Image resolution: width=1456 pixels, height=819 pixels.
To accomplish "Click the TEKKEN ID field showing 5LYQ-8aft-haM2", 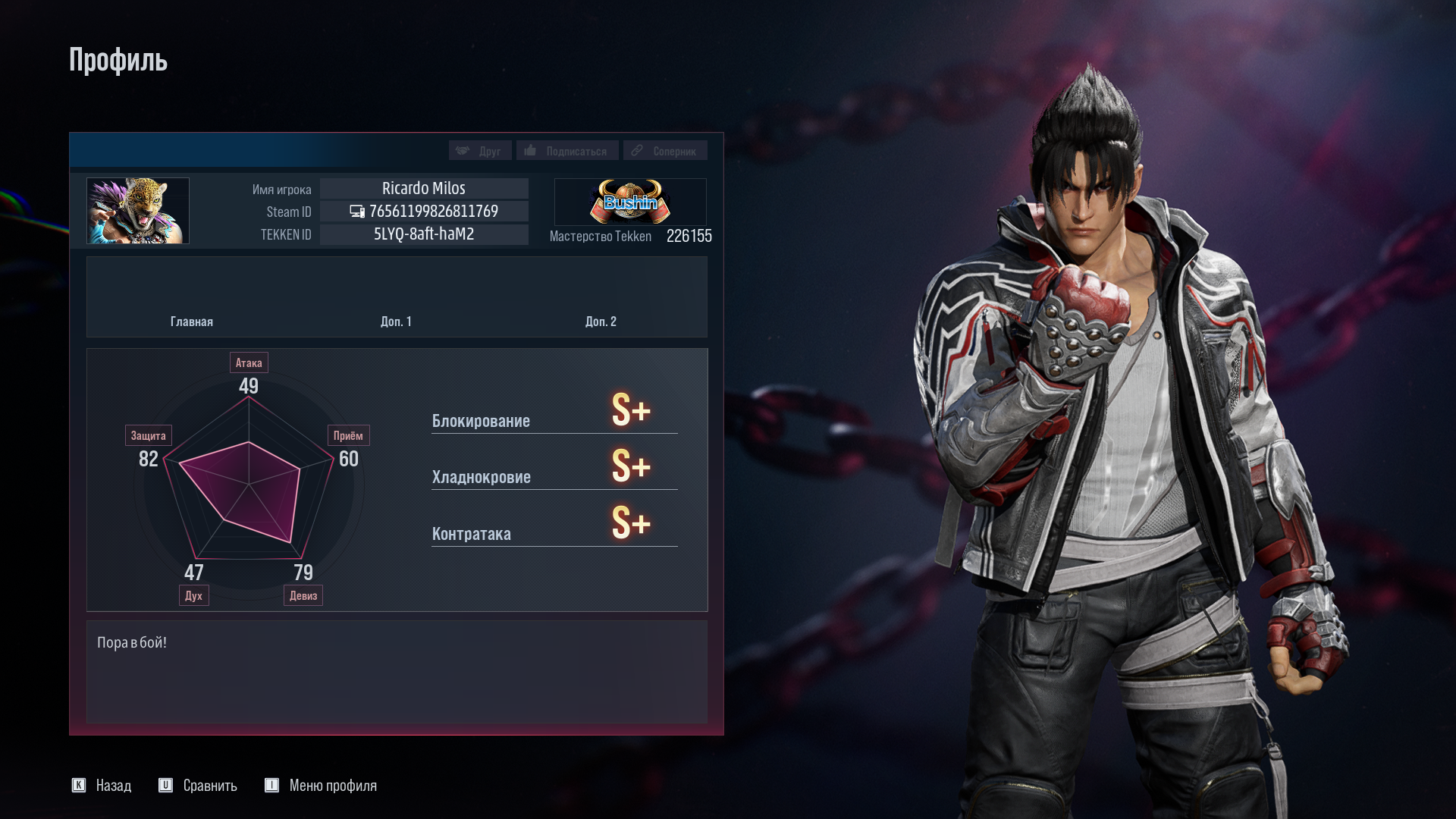I will pyautogui.click(x=423, y=234).
